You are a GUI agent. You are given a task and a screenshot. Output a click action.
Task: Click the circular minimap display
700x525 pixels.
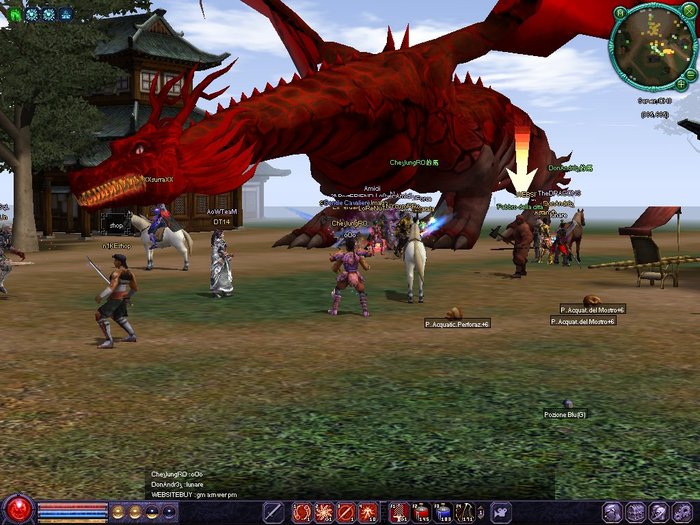[x=653, y=46]
